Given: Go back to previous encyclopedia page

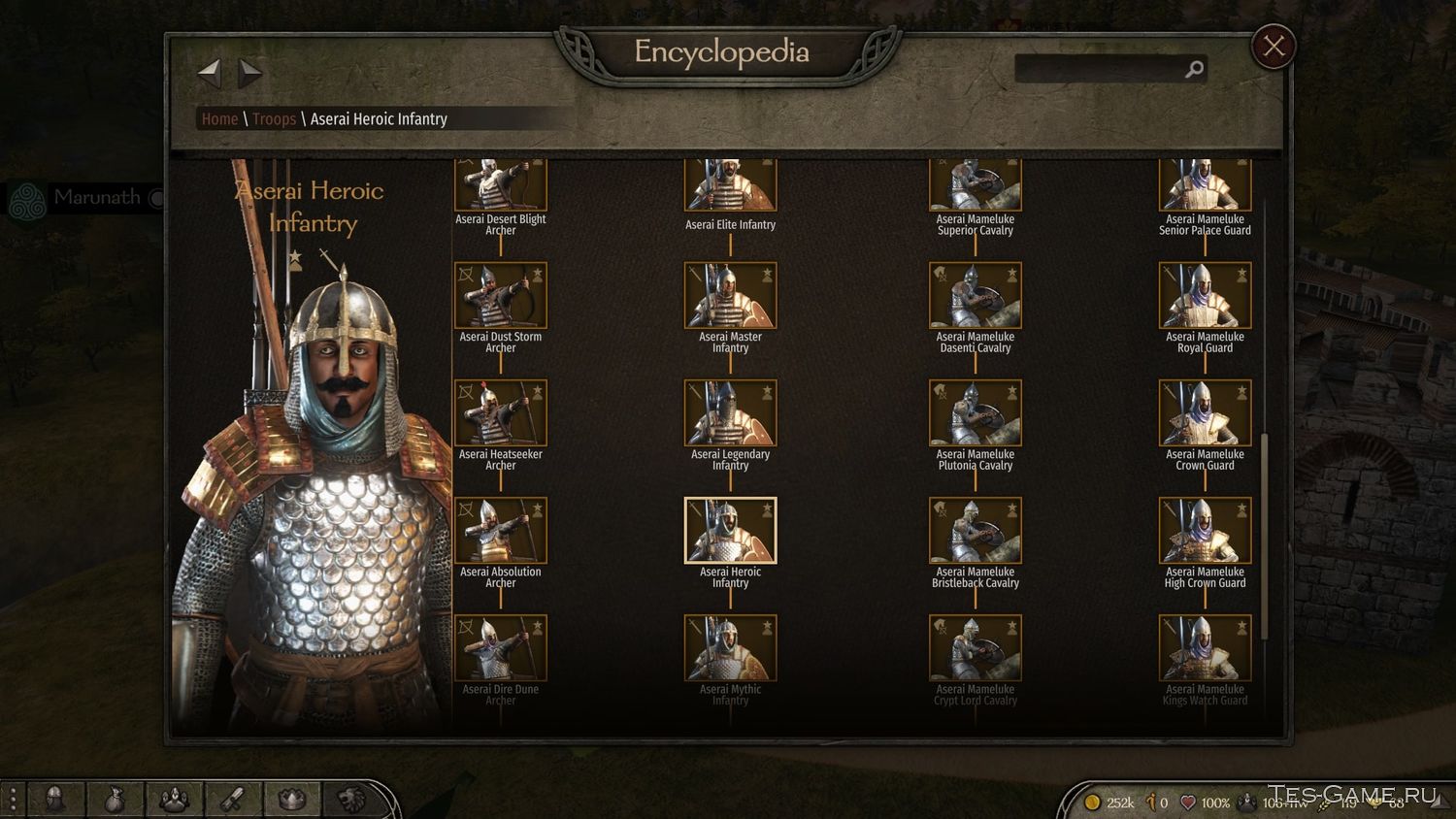Looking at the screenshot, I should click(x=210, y=72).
